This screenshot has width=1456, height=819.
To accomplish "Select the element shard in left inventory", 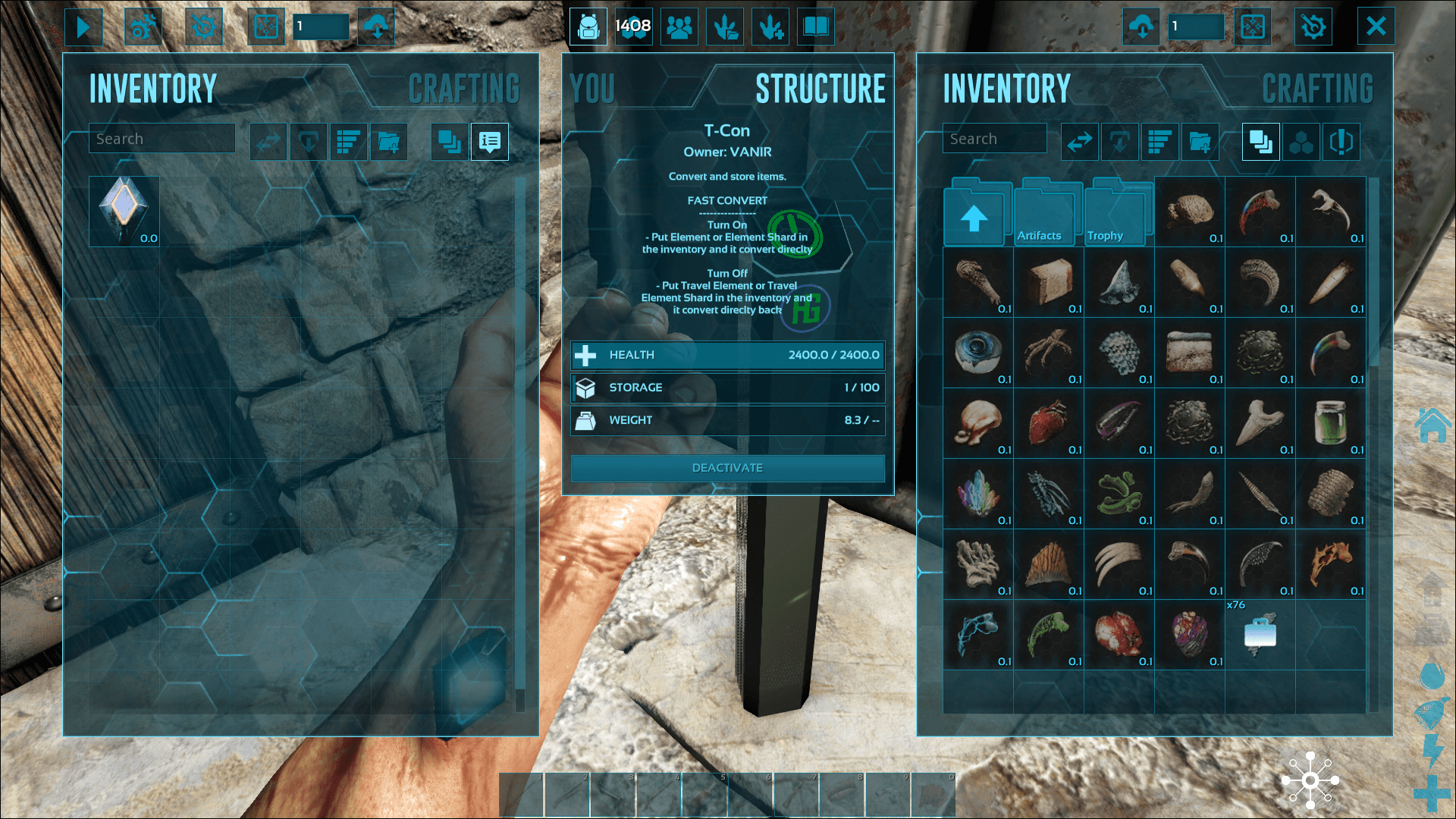I will [x=124, y=212].
